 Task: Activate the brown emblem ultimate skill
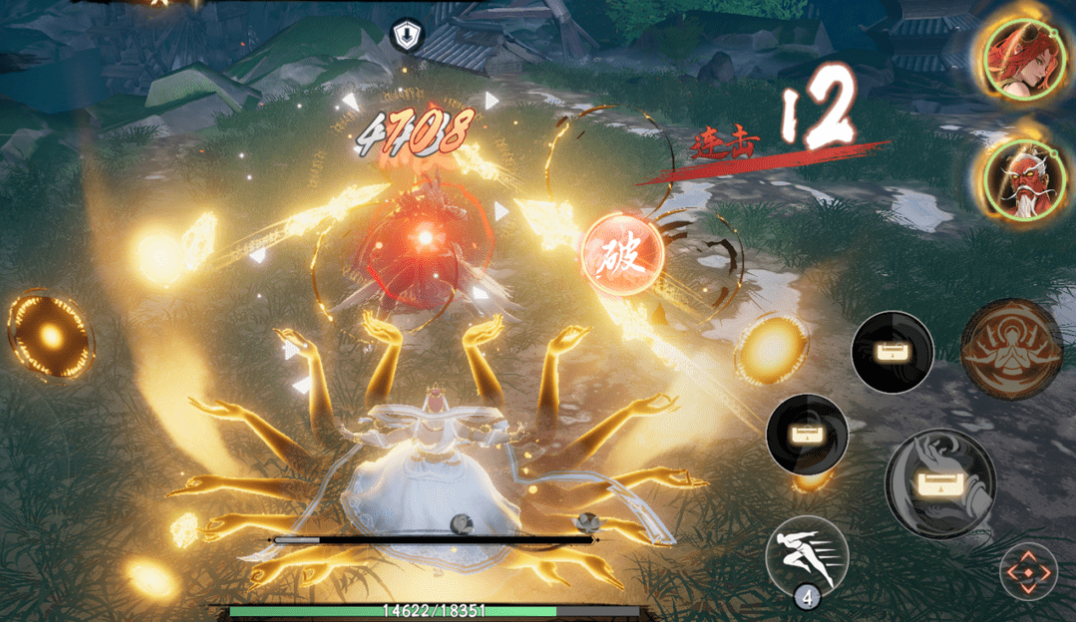point(1011,349)
